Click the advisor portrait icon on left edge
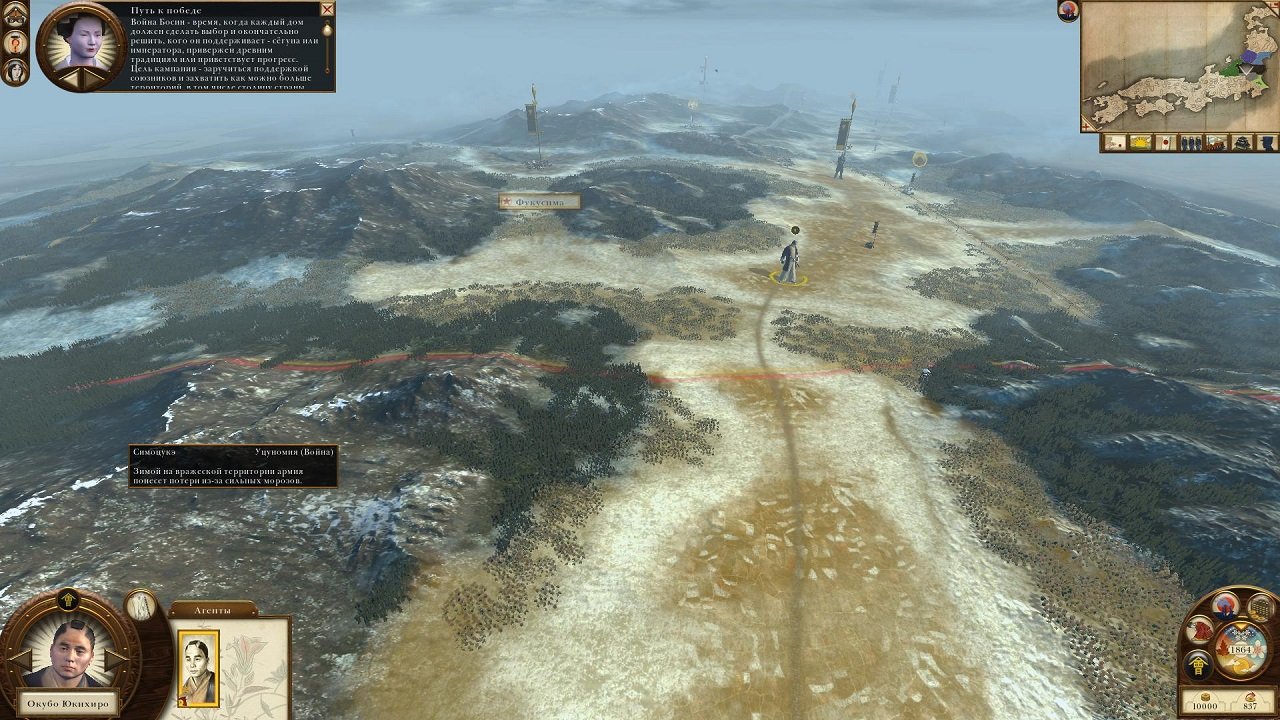The height and width of the screenshot is (720, 1280). tap(13, 72)
